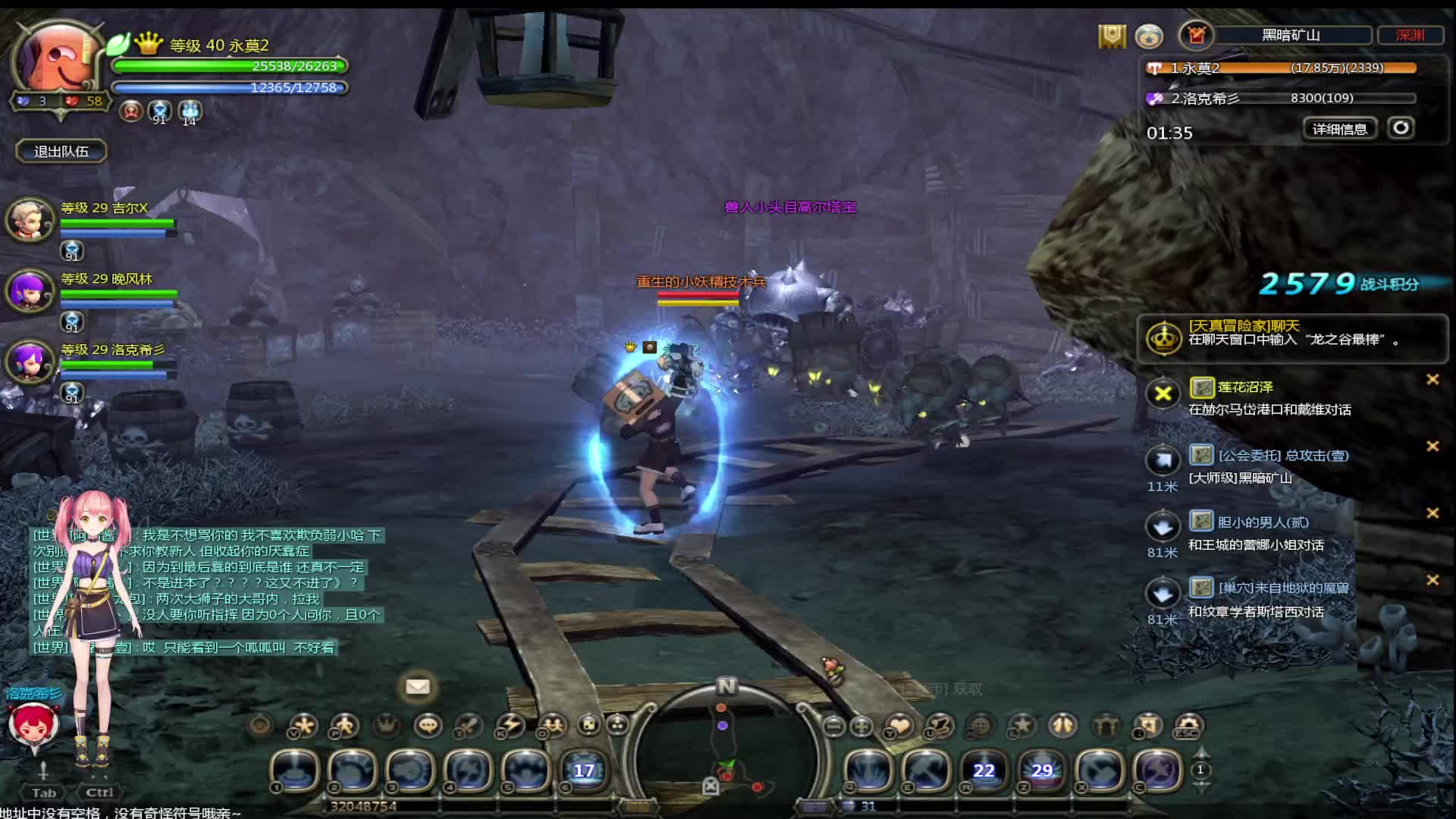Open the lightning bolt skill menu icon
Image resolution: width=1456 pixels, height=819 pixels.
[x=510, y=726]
